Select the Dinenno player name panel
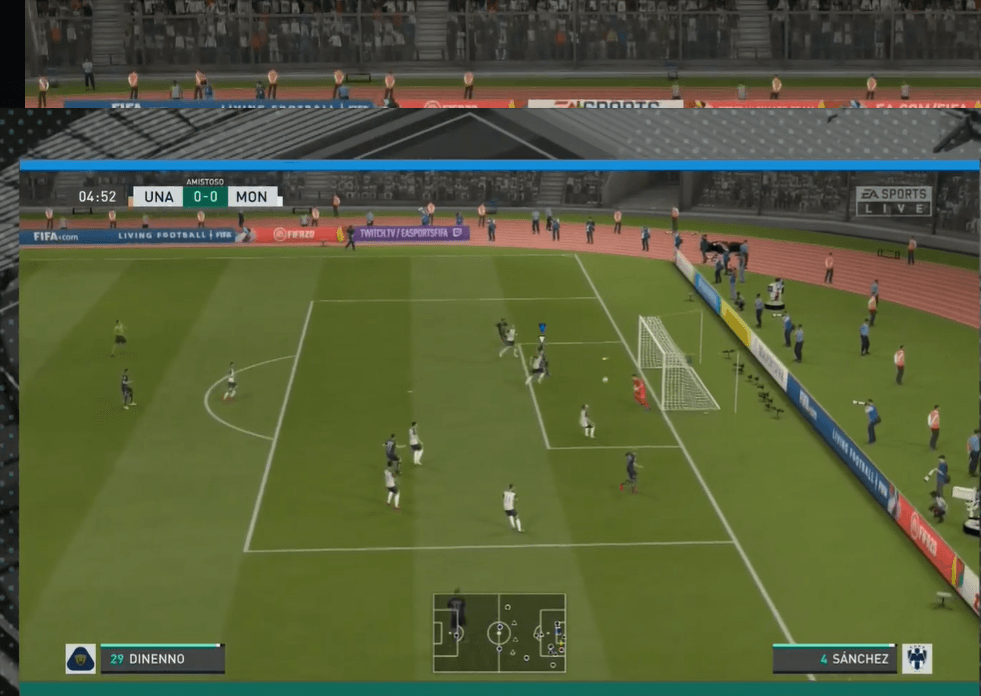981x696 pixels. click(x=162, y=659)
